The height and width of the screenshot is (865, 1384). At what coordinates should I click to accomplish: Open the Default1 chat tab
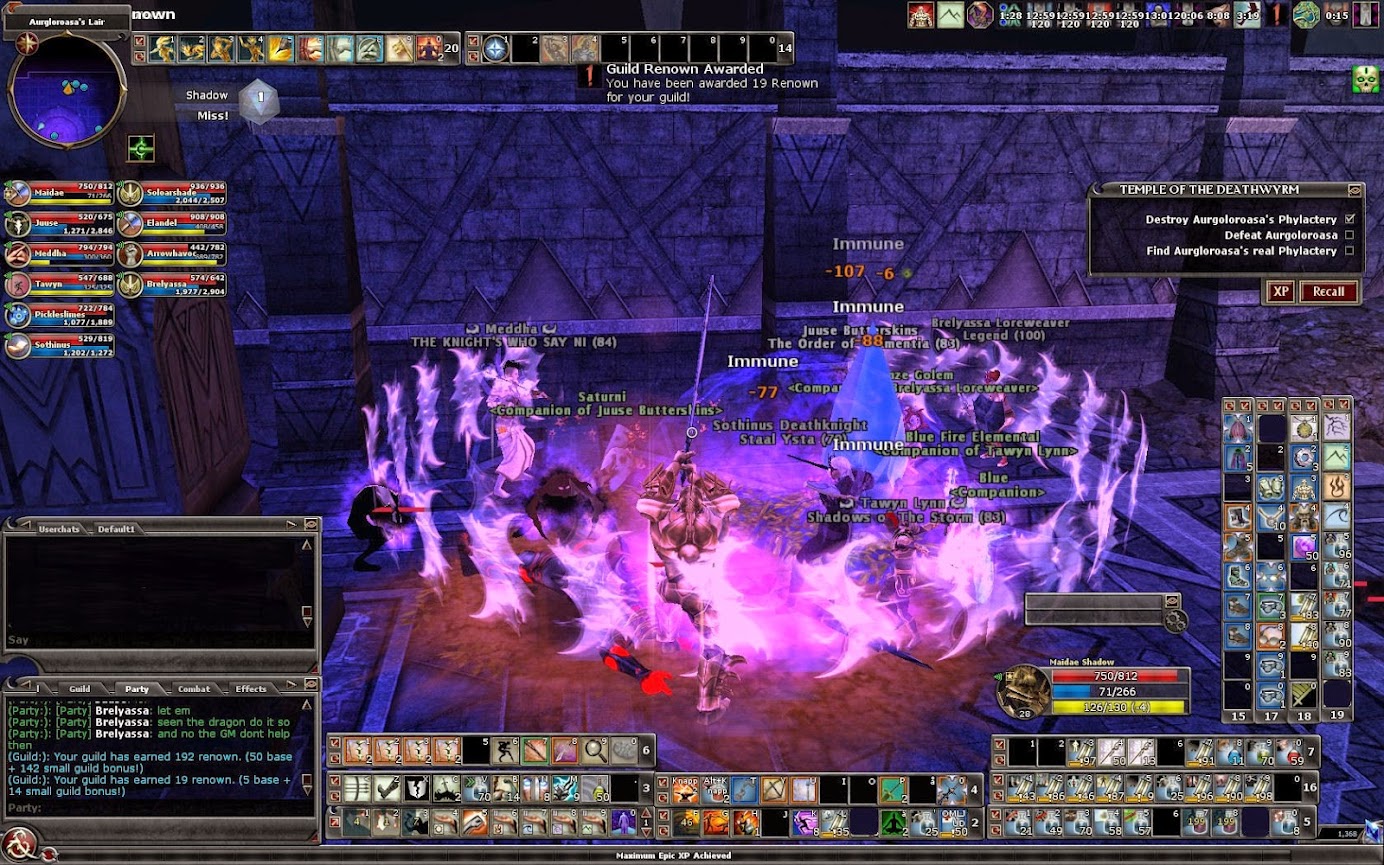click(116, 528)
